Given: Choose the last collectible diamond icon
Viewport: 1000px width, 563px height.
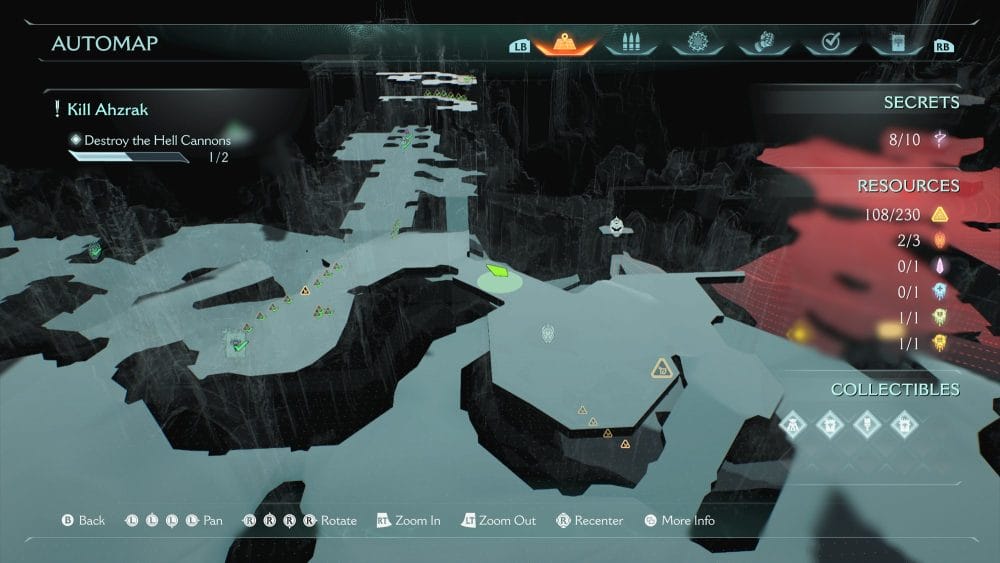Looking at the screenshot, I should [904, 424].
